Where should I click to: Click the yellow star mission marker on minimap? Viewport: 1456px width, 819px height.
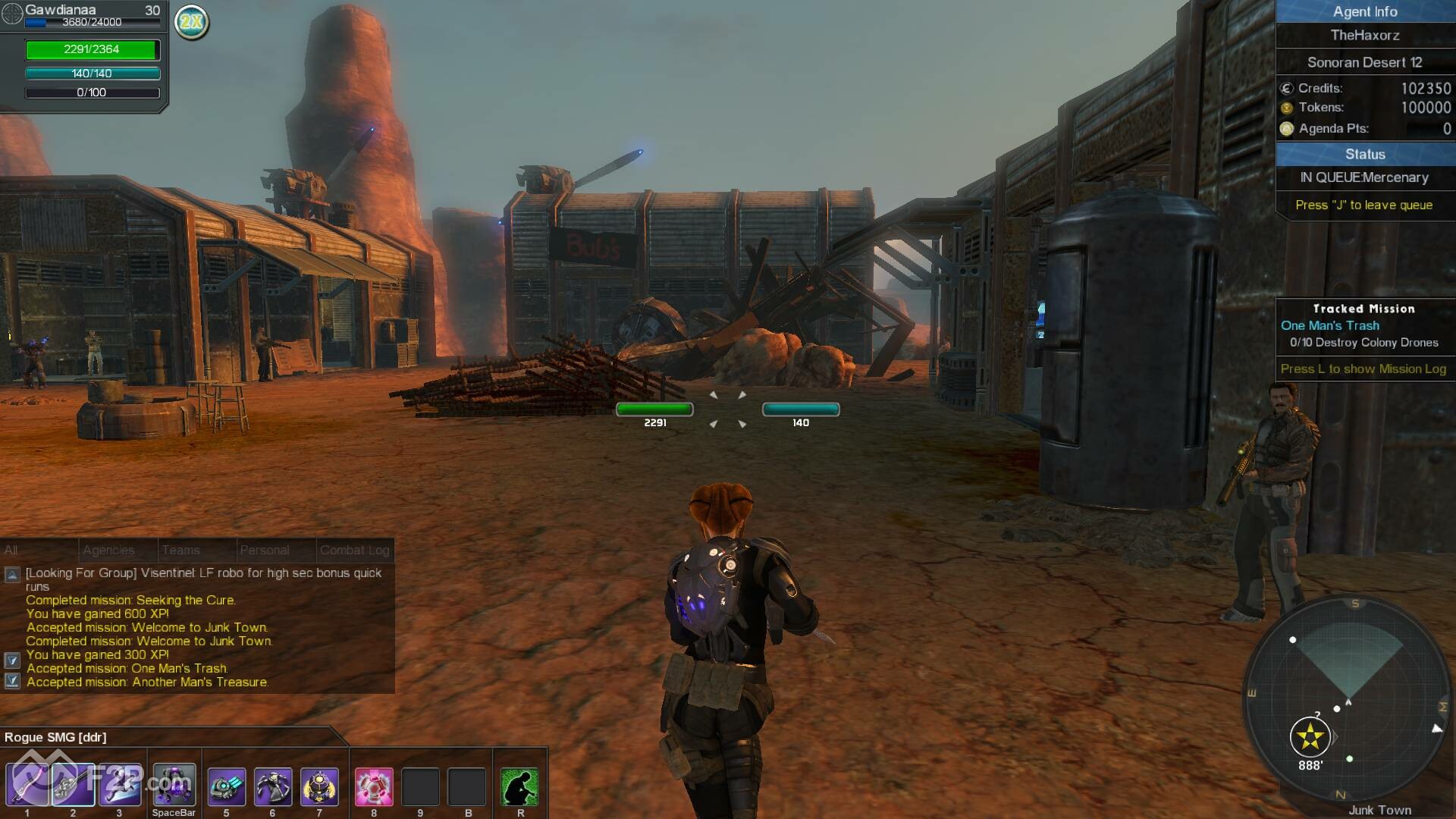coord(1310,736)
